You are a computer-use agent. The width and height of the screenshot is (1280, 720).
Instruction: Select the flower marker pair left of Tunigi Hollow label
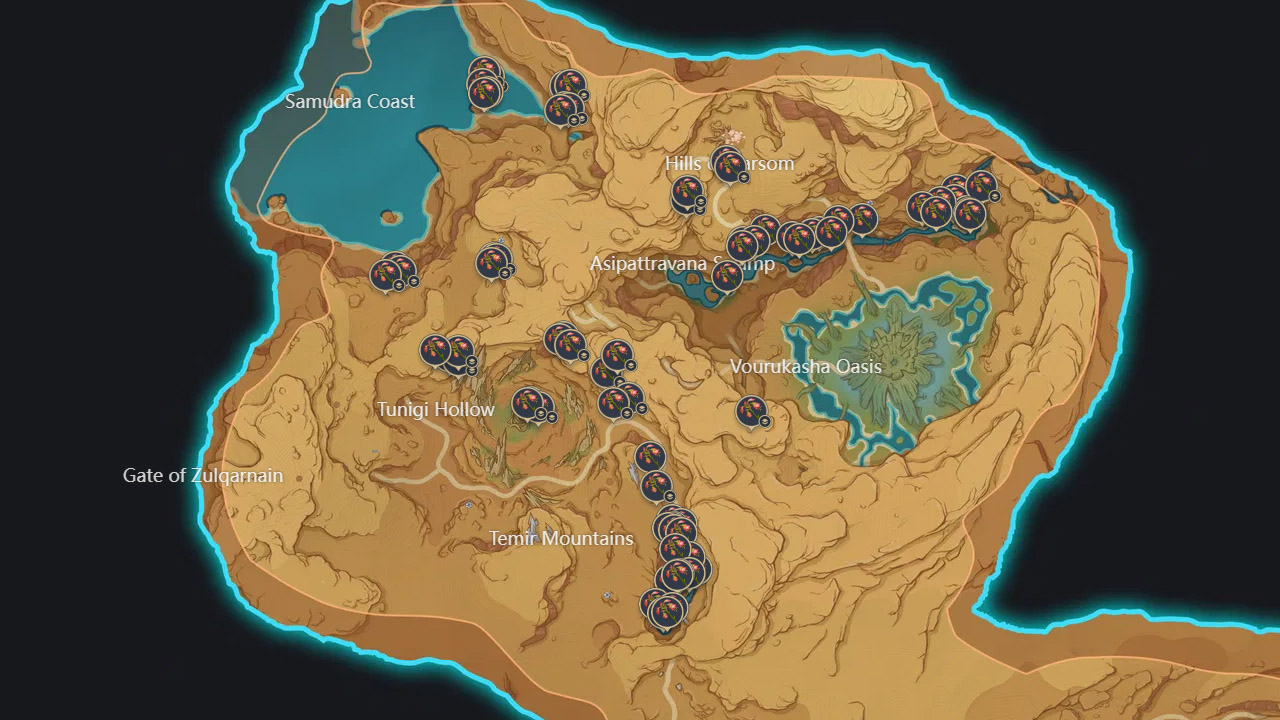point(436,352)
